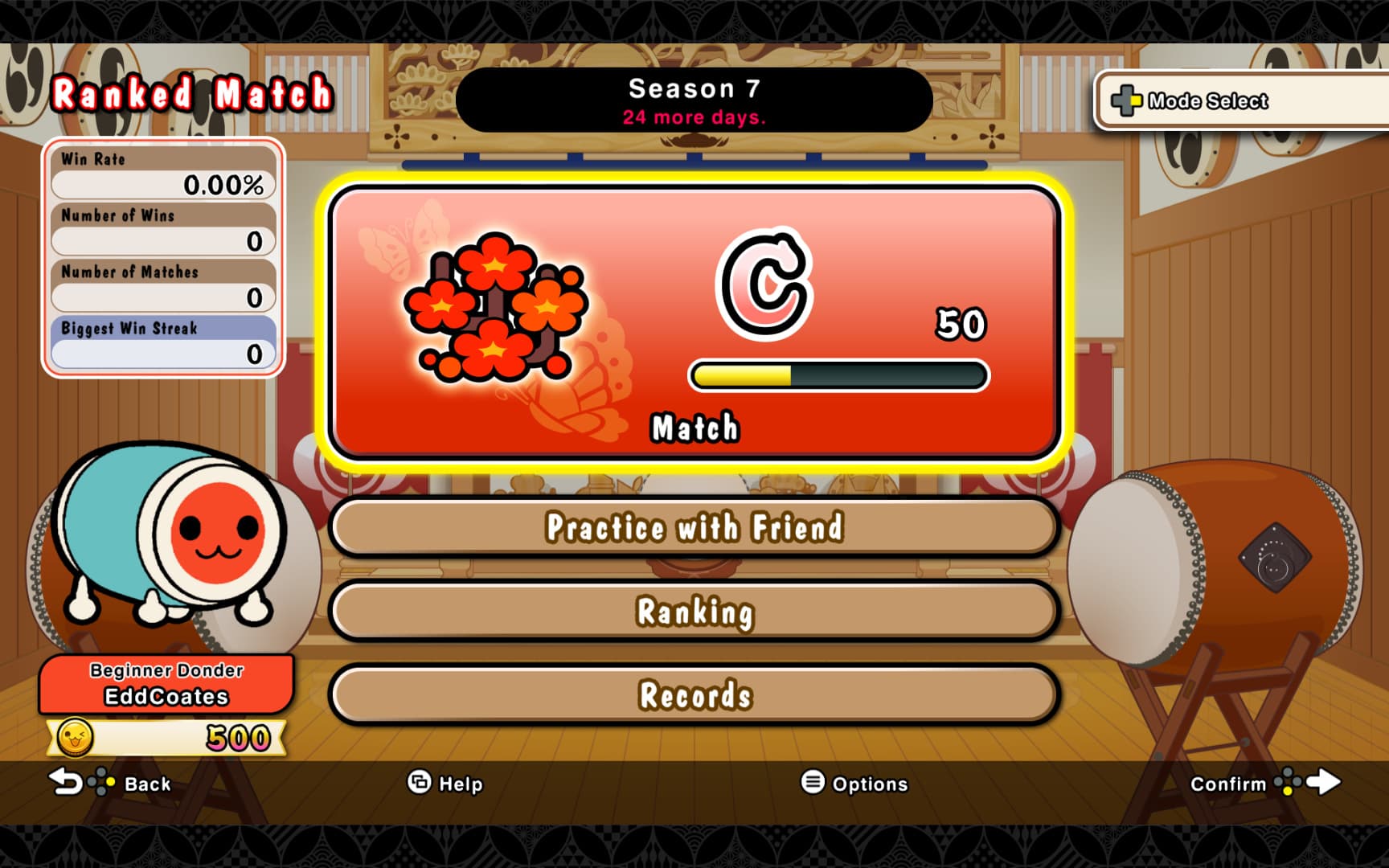The width and height of the screenshot is (1389, 868).
Task: Open Practice with Friend
Action: [x=694, y=528]
